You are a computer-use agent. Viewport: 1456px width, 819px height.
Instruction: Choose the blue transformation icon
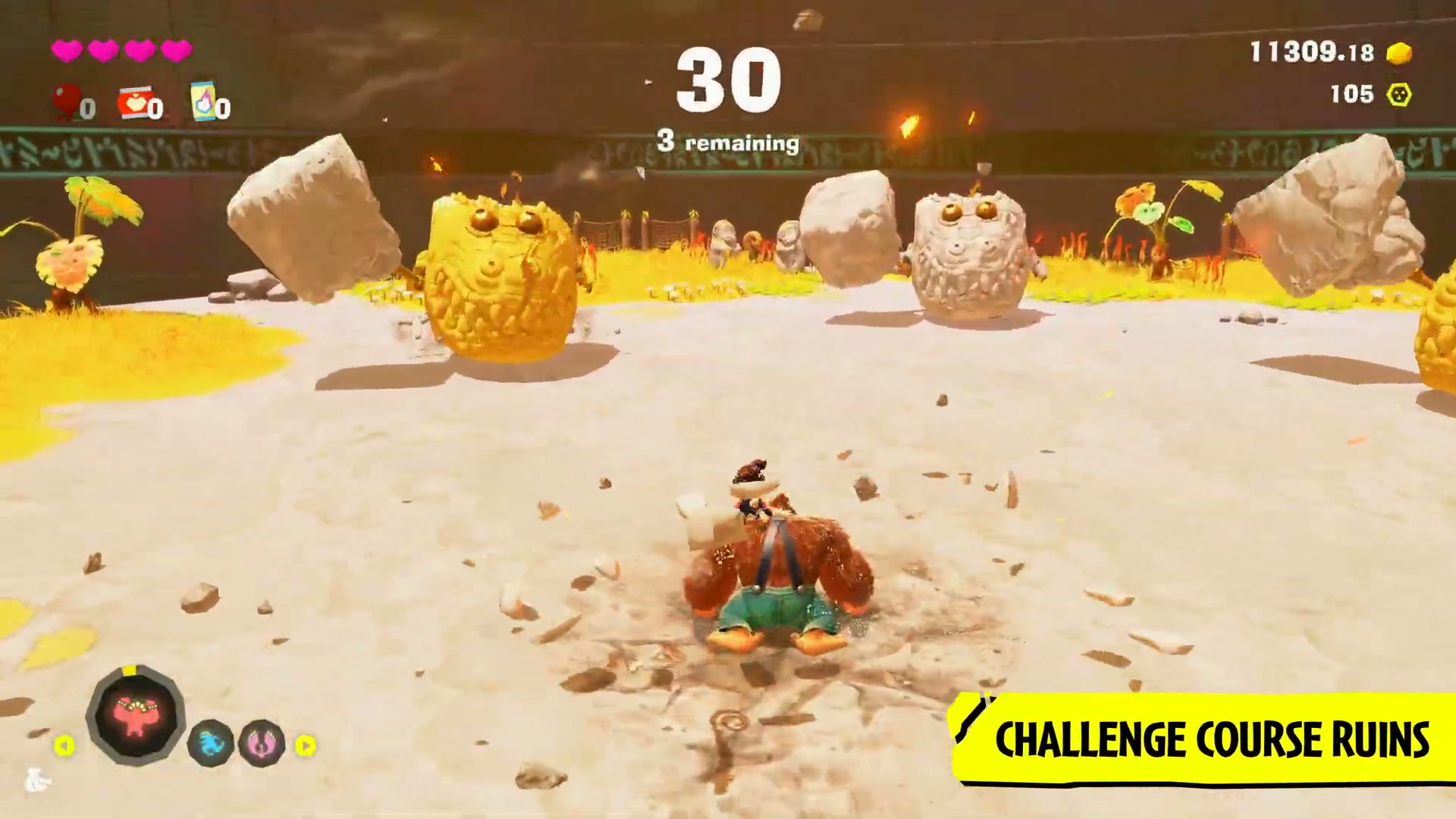tap(211, 743)
